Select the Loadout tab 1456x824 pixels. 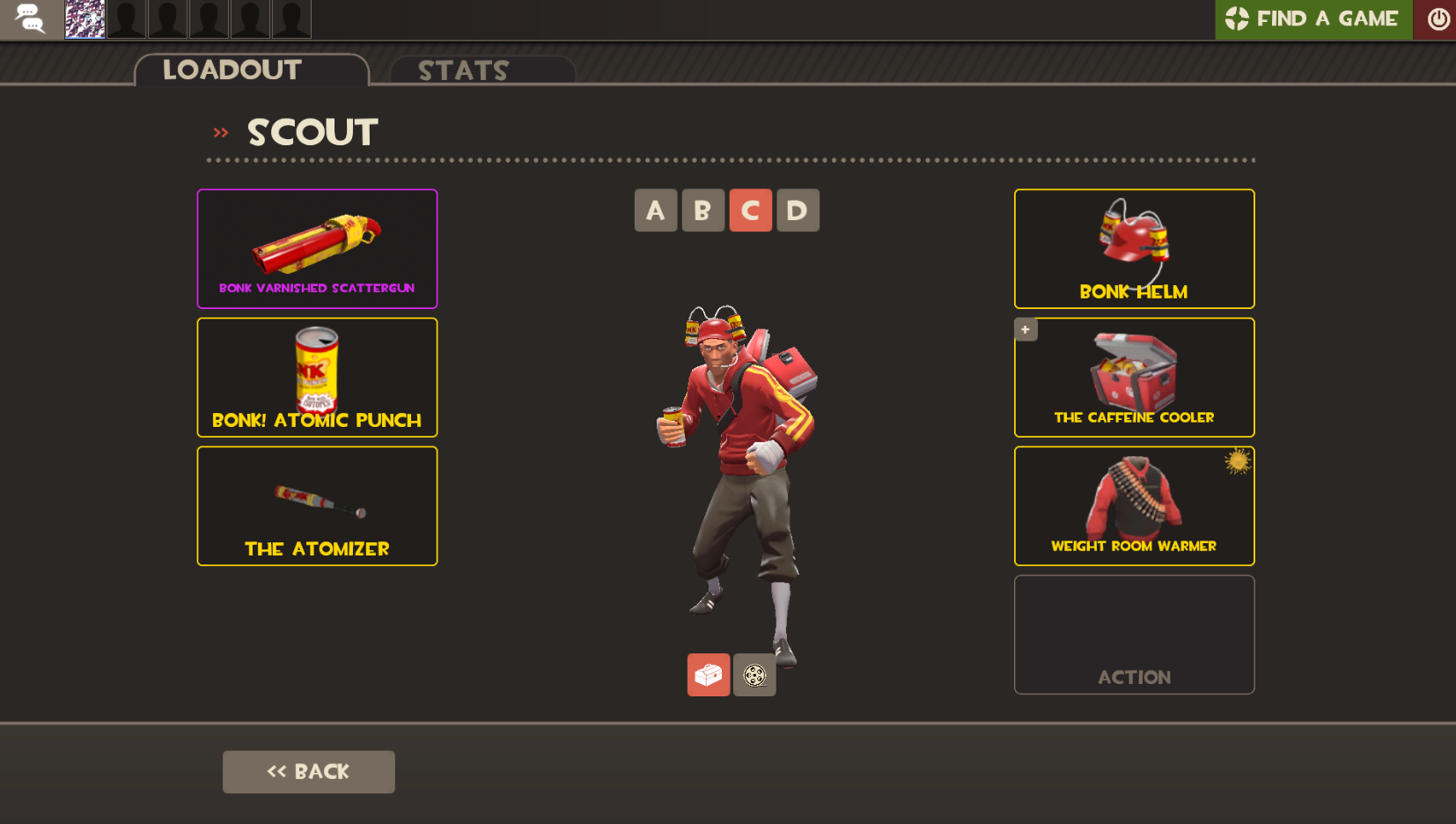(232, 70)
